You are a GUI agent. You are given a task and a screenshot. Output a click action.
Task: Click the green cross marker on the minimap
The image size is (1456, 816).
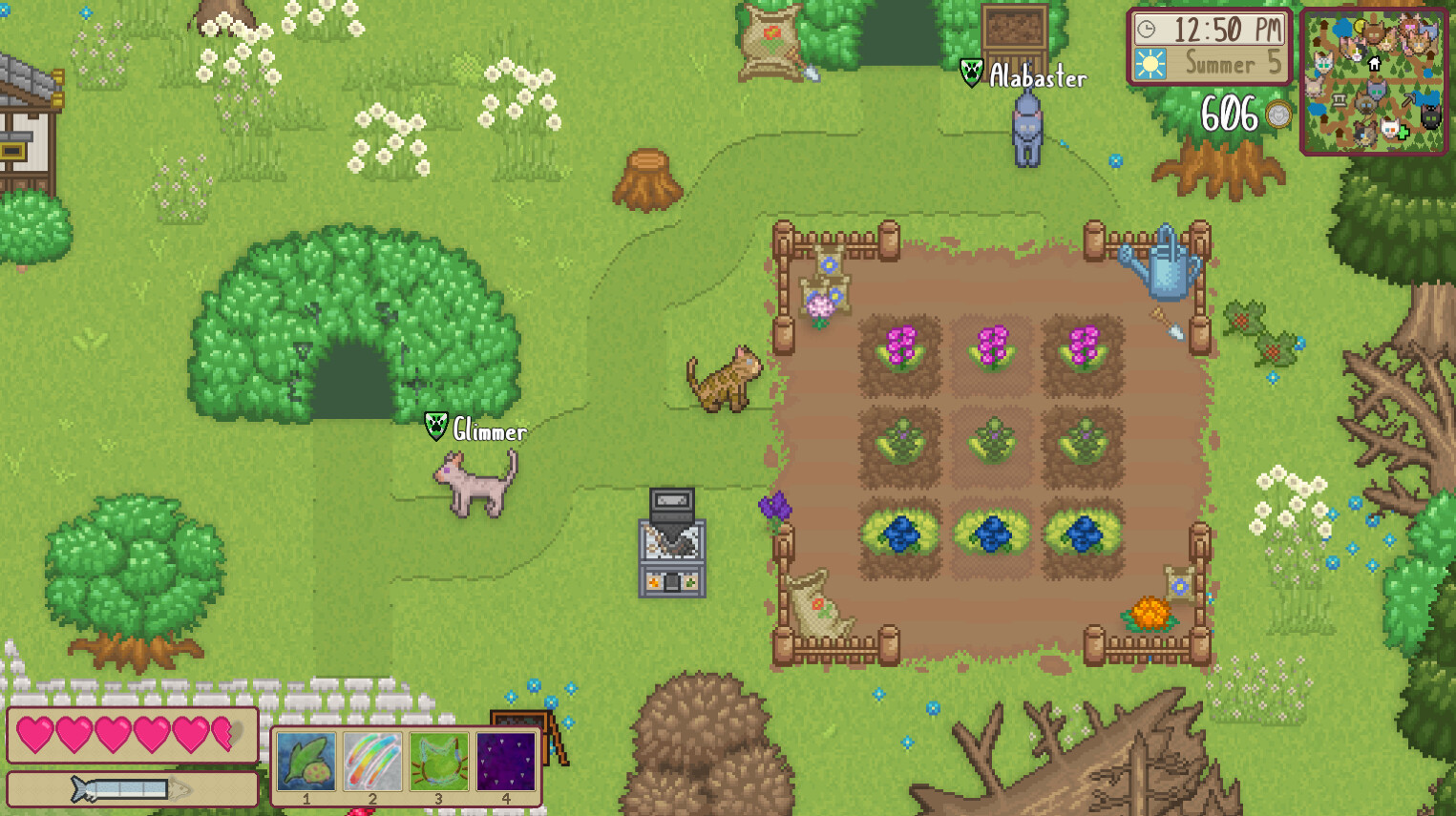[1403, 133]
